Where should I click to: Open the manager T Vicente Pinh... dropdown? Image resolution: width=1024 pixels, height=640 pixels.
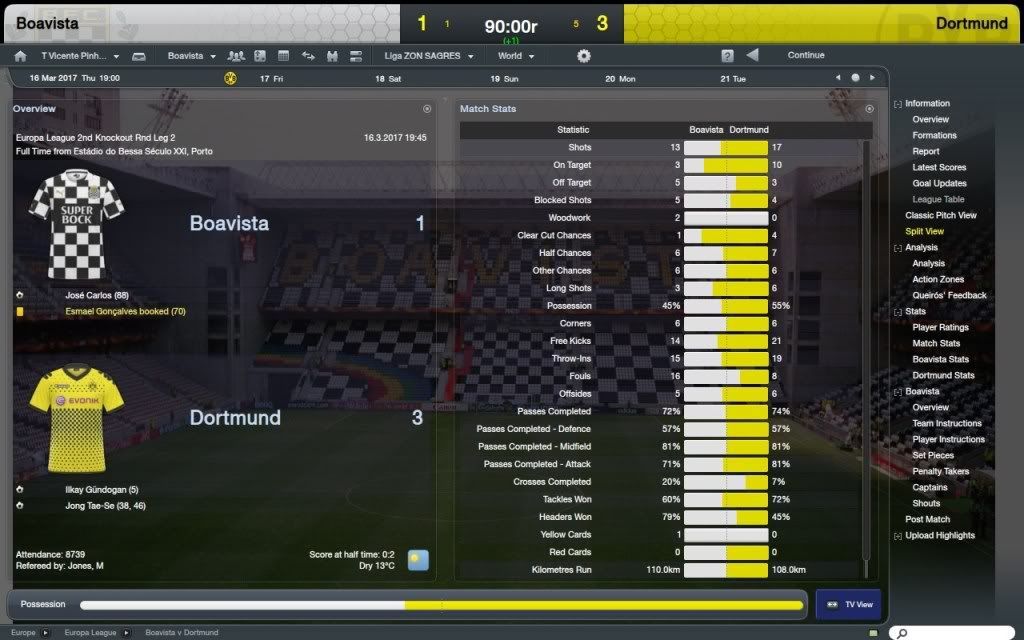[x=80, y=57]
